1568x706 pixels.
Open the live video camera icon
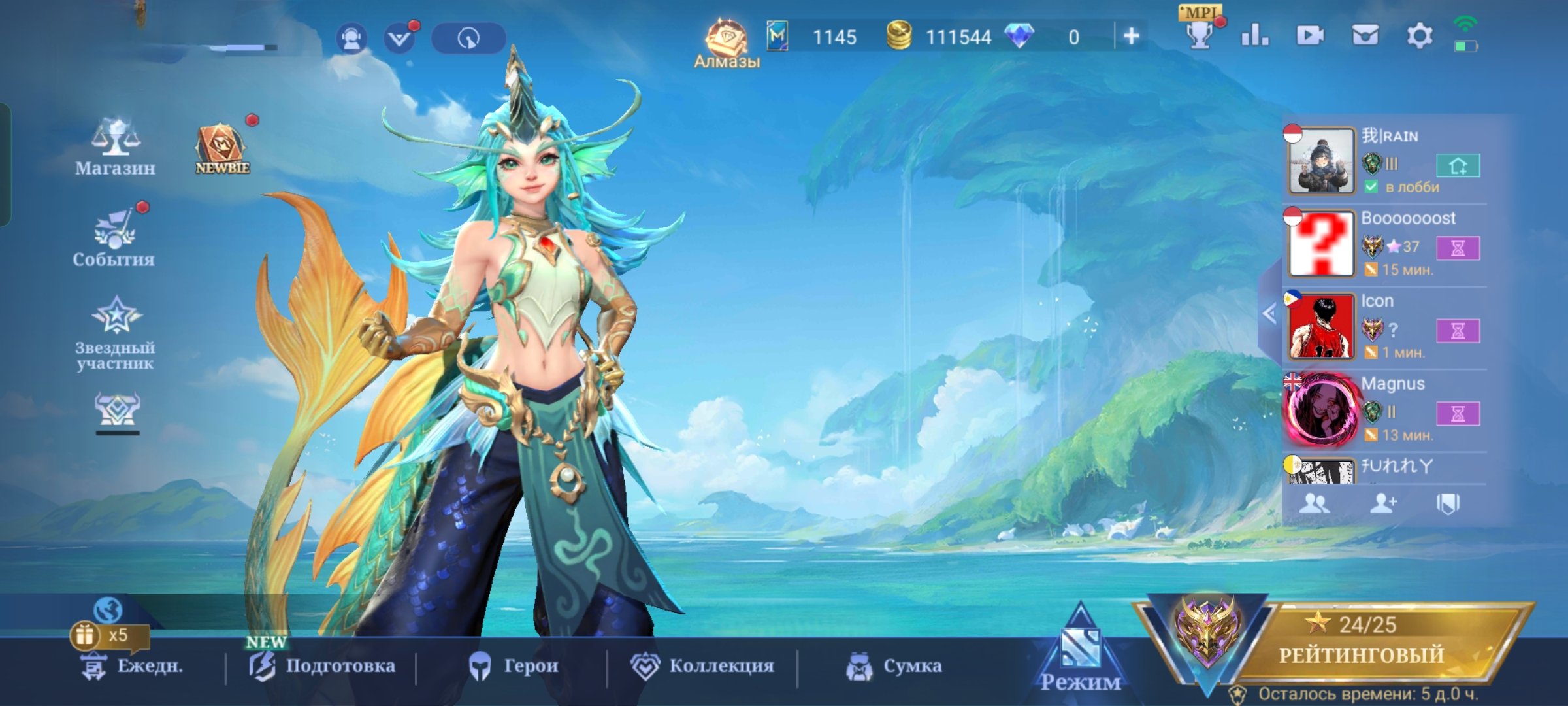coord(1310,36)
